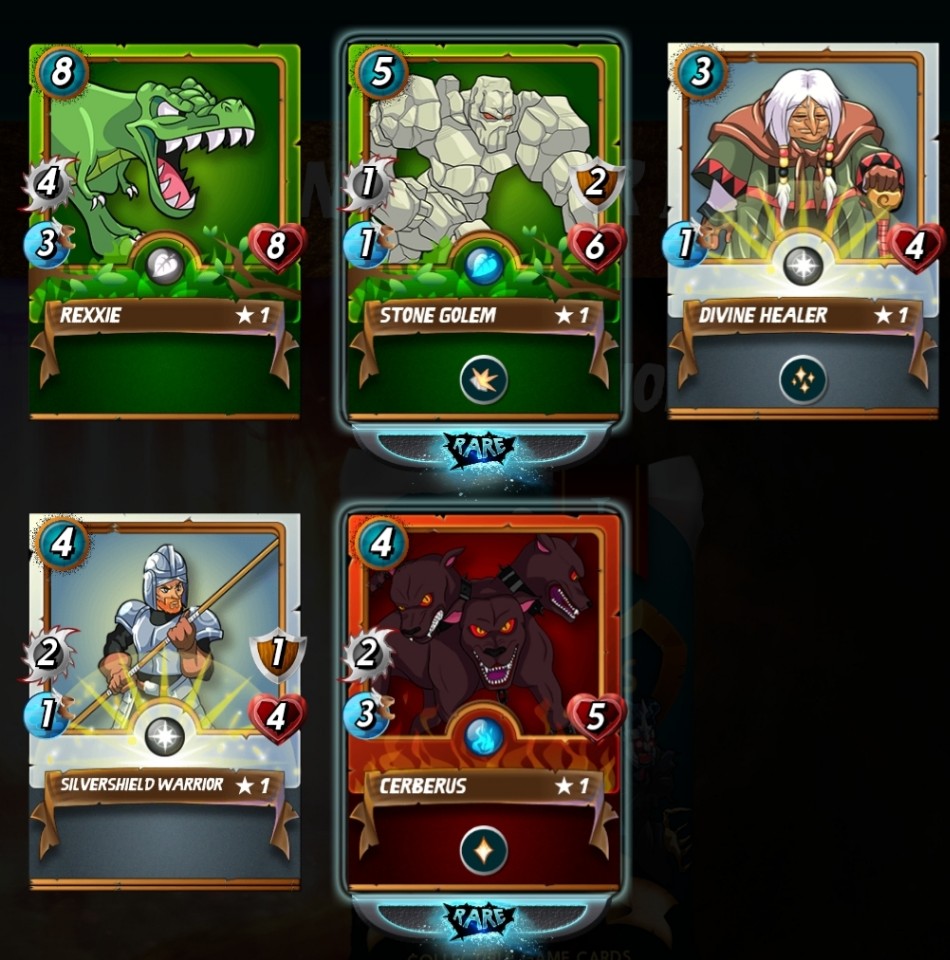
Task: View Cerberus's star ability icon
Action: (x=484, y=850)
